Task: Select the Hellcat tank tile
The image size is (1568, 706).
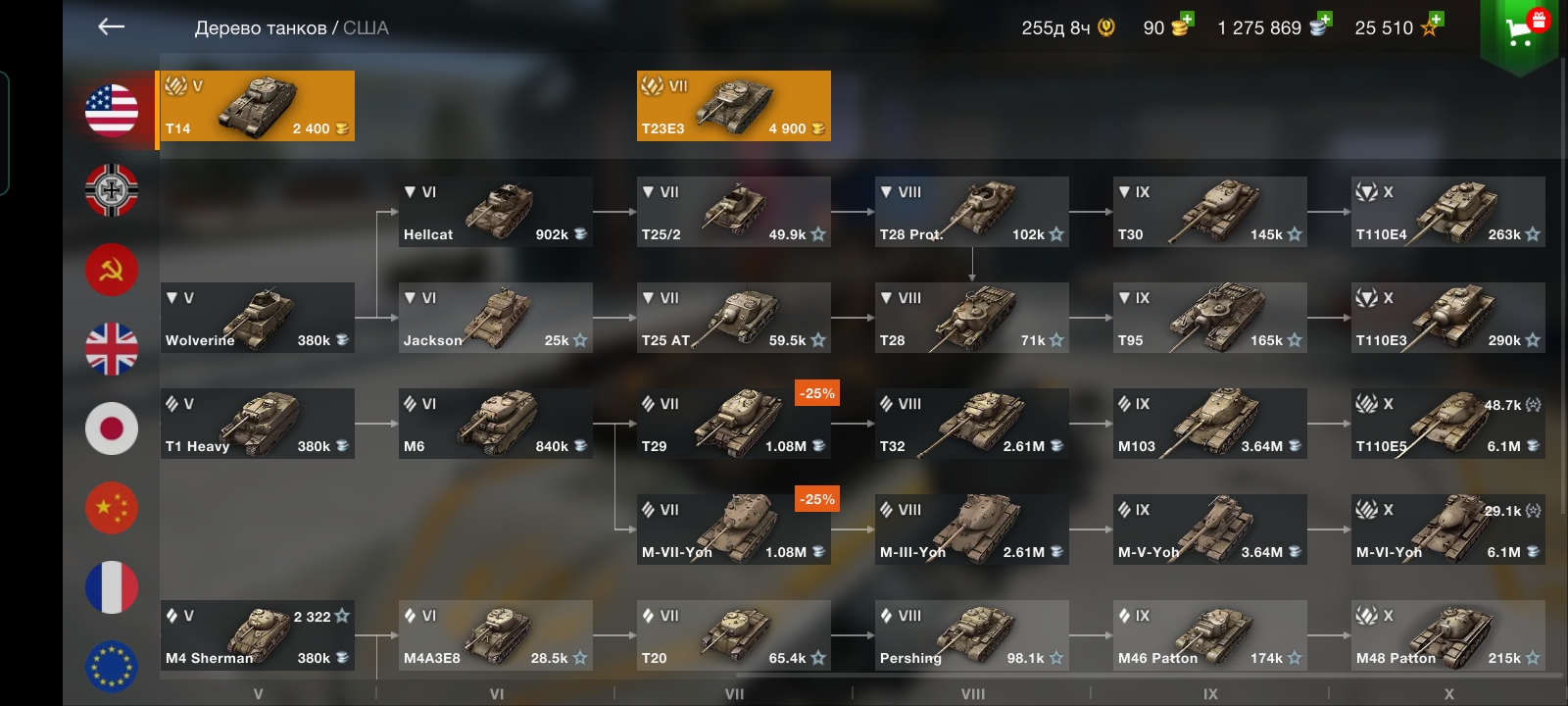Action: (x=495, y=212)
